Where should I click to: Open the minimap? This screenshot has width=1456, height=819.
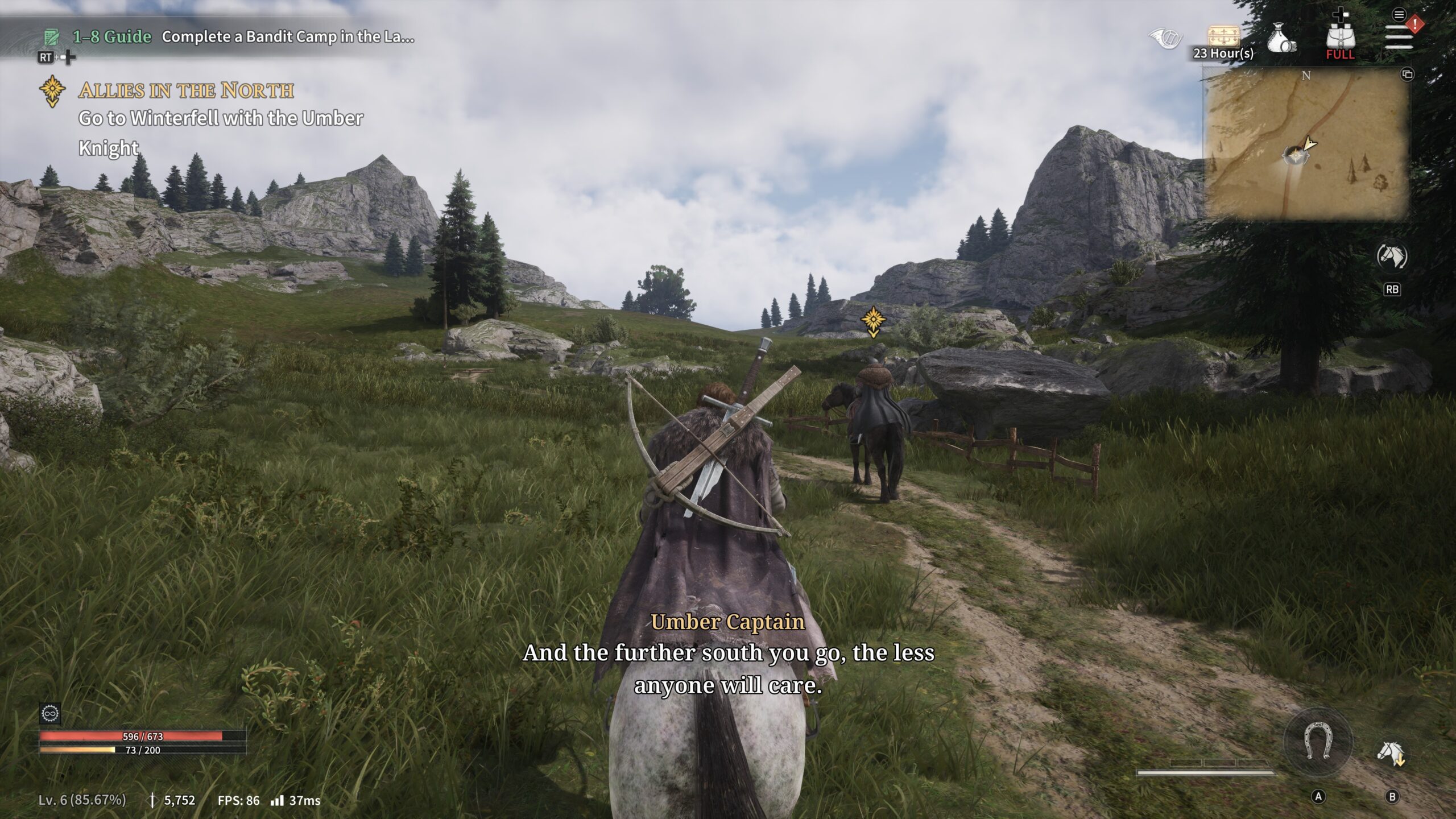tap(1306, 143)
